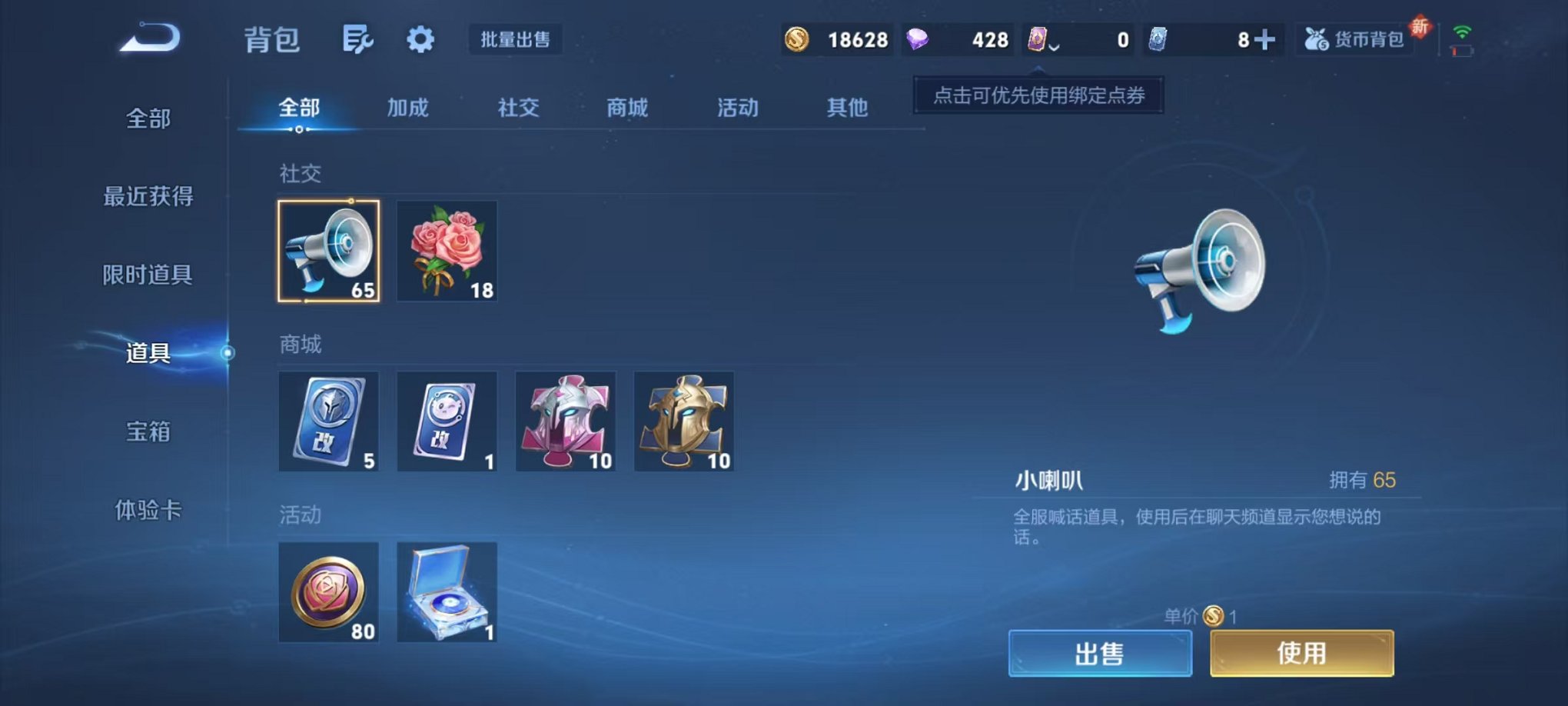The height and width of the screenshot is (706, 1568).
Task: Select the rose bouquet item
Action: [447, 251]
